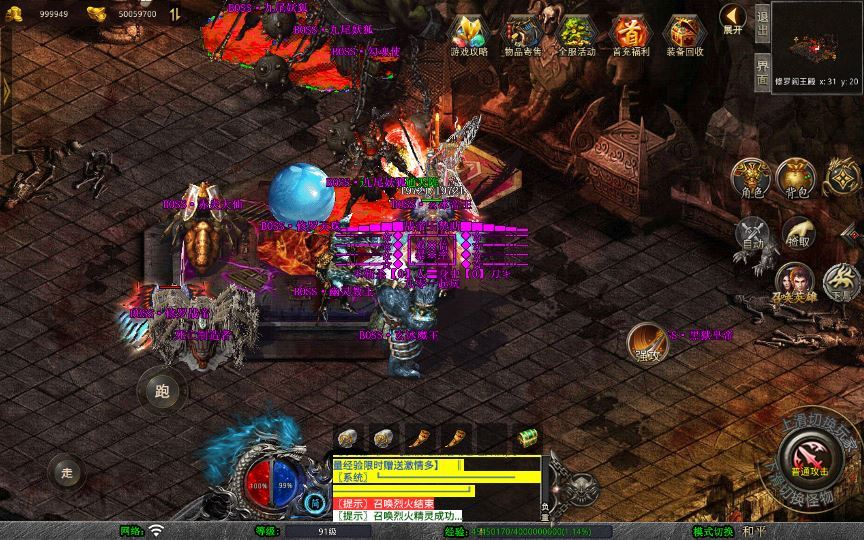Click the 退出 exit button

click(762, 23)
